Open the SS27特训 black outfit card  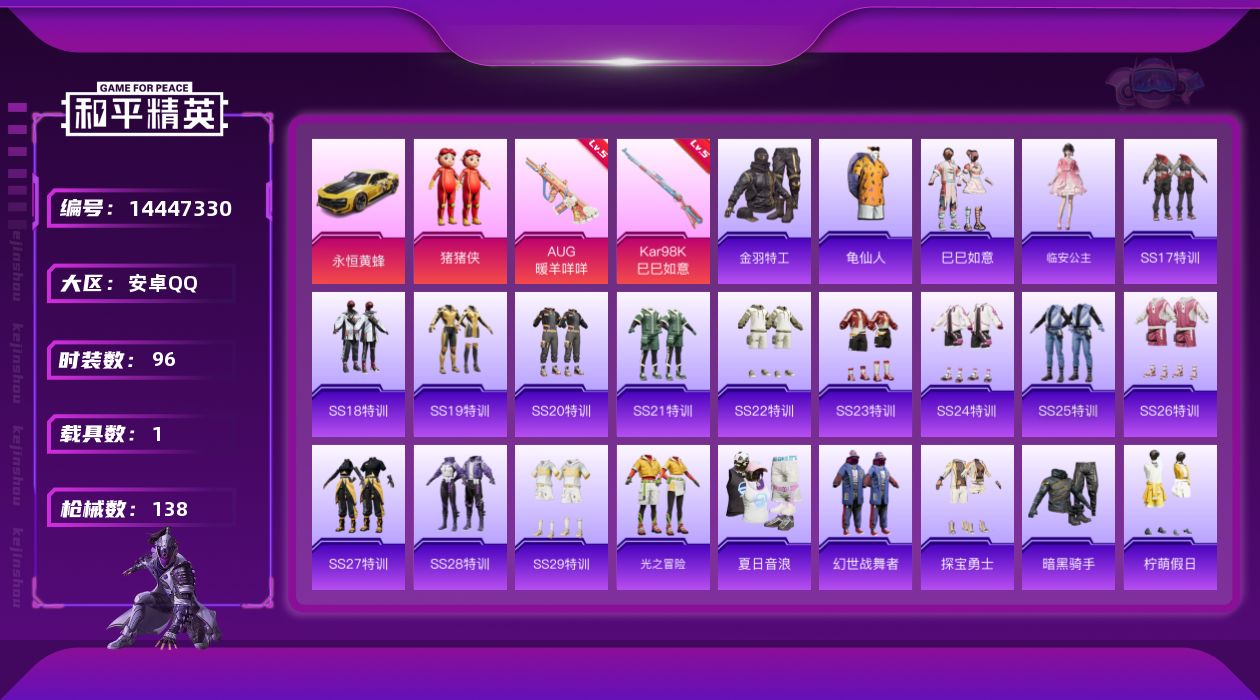[358, 517]
